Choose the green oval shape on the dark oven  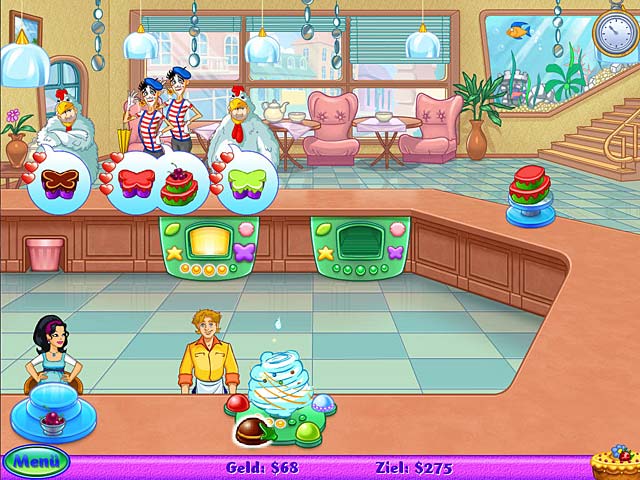point(321,229)
